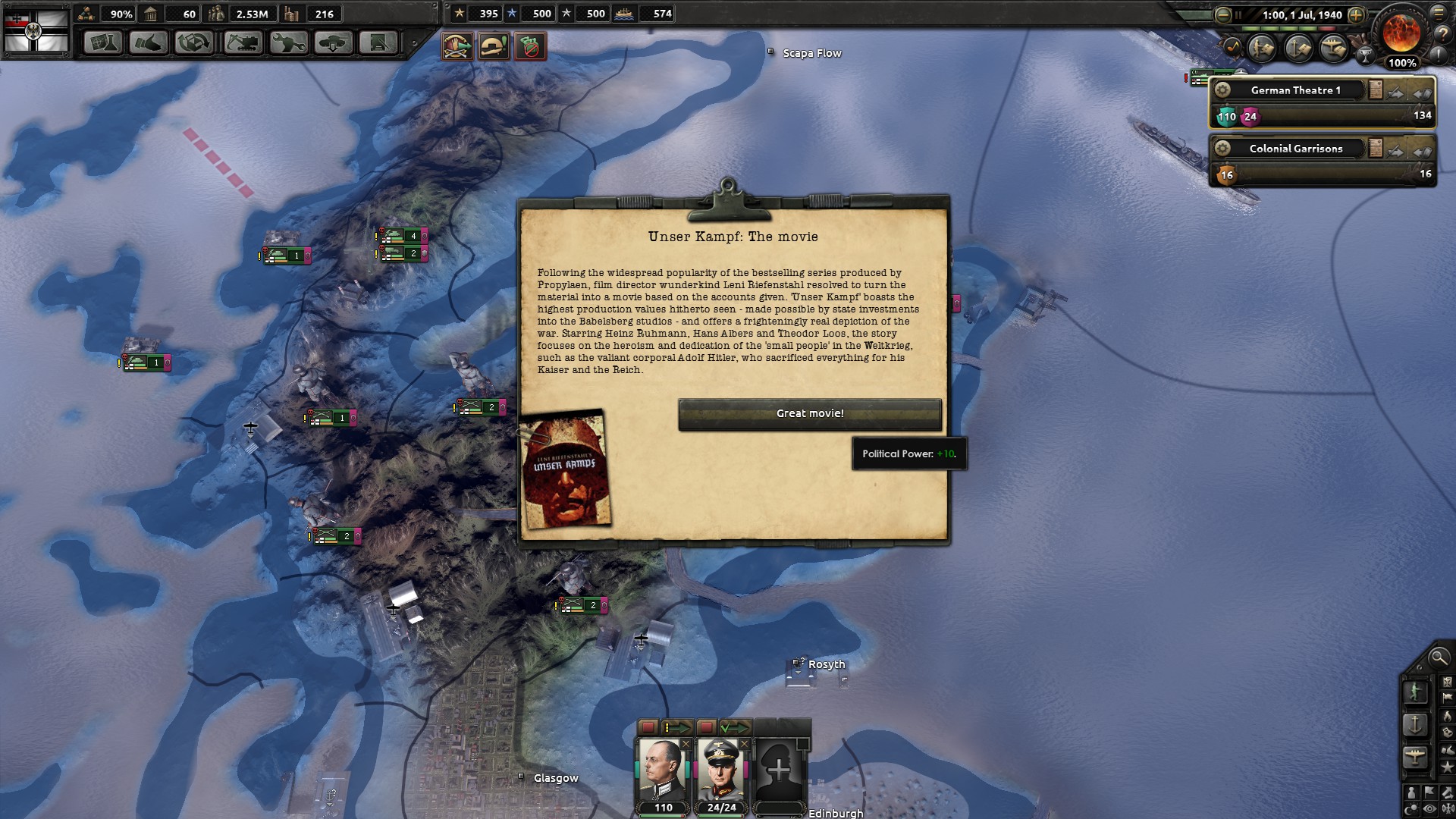Choose the 'Great movie!' event option
The image size is (1456, 819).
809,414
